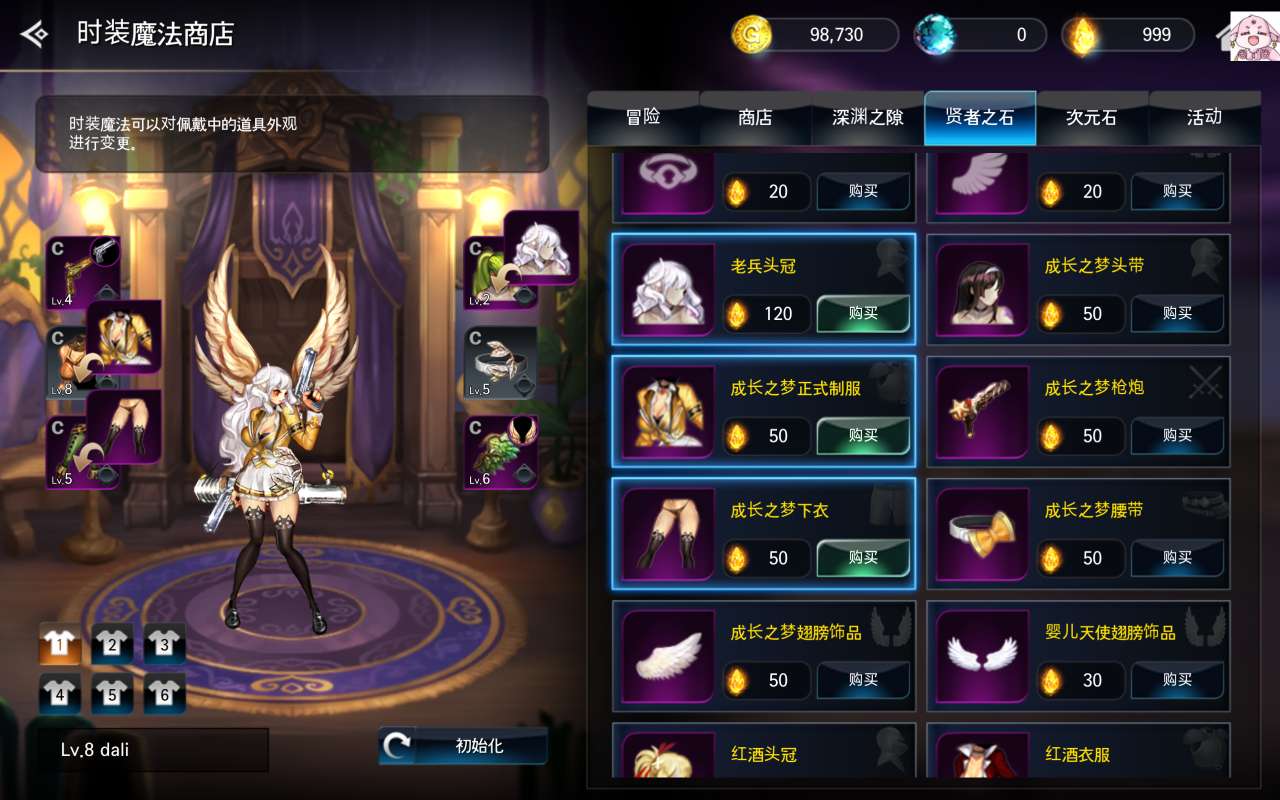Switch to costume preset 2
This screenshot has width=1280, height=800.
112,647
